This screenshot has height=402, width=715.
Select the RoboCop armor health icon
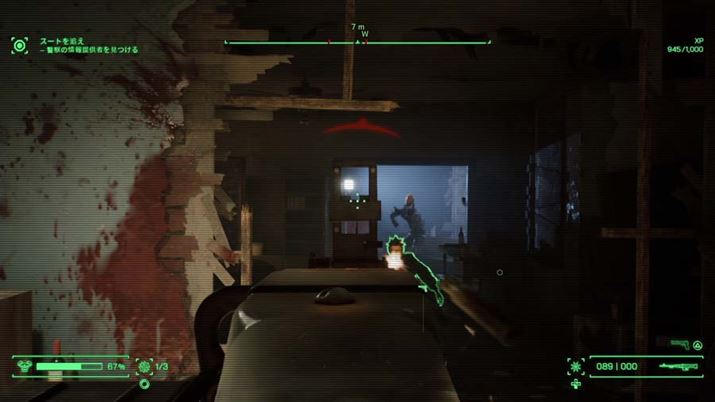pyautogui.click(x=21, y=366)
